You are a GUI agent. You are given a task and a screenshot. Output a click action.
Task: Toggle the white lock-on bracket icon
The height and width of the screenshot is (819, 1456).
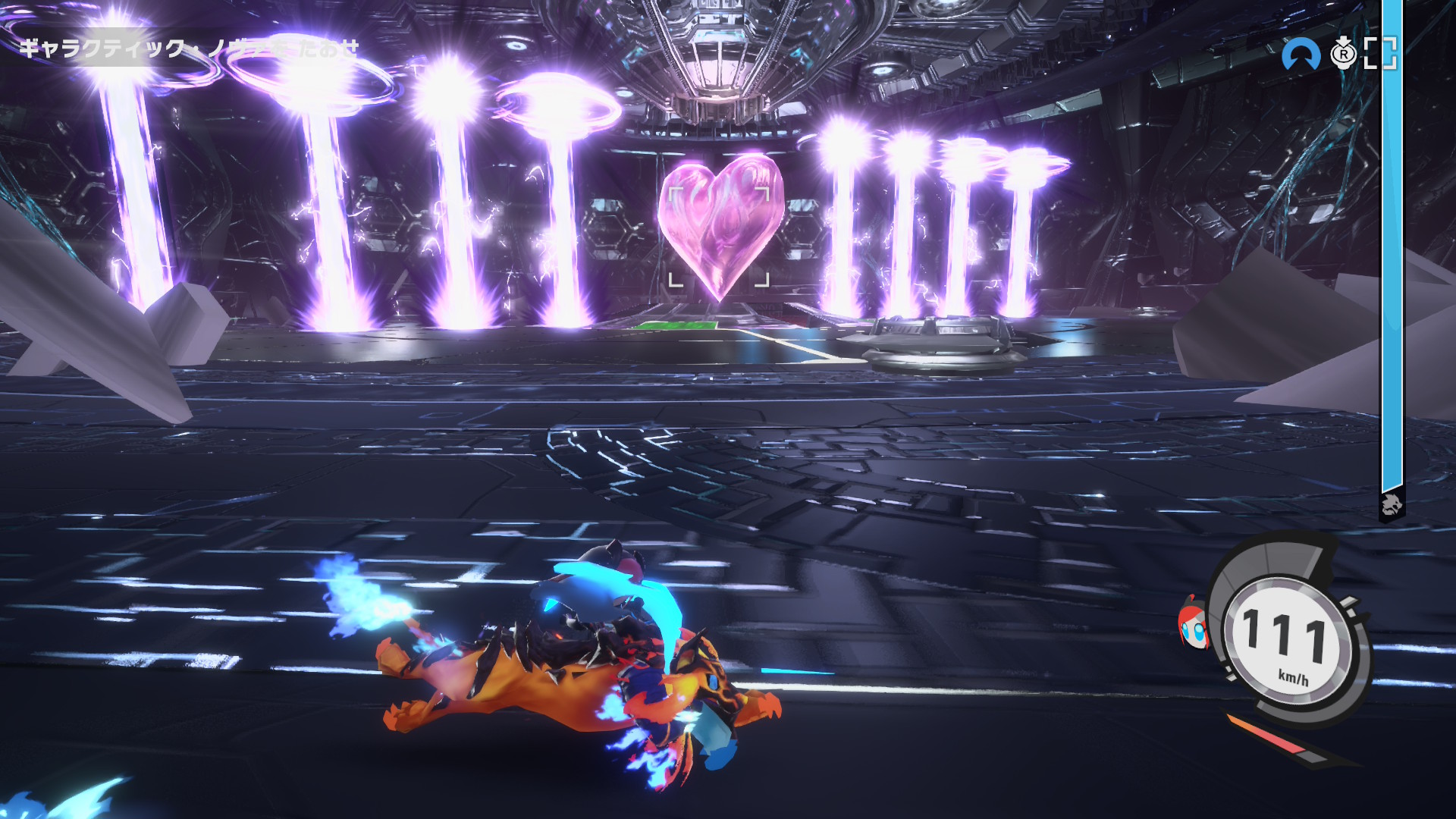(x=1379, y=53)
